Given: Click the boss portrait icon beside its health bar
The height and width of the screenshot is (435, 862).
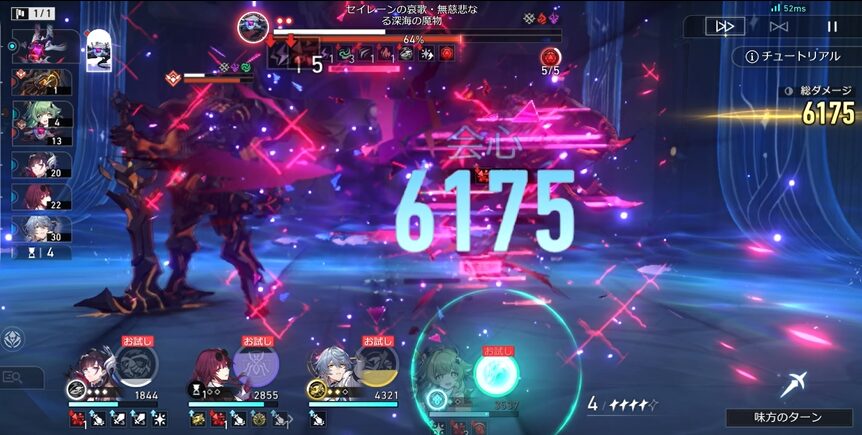Looking at the screenshot, I should click(251, 28).
